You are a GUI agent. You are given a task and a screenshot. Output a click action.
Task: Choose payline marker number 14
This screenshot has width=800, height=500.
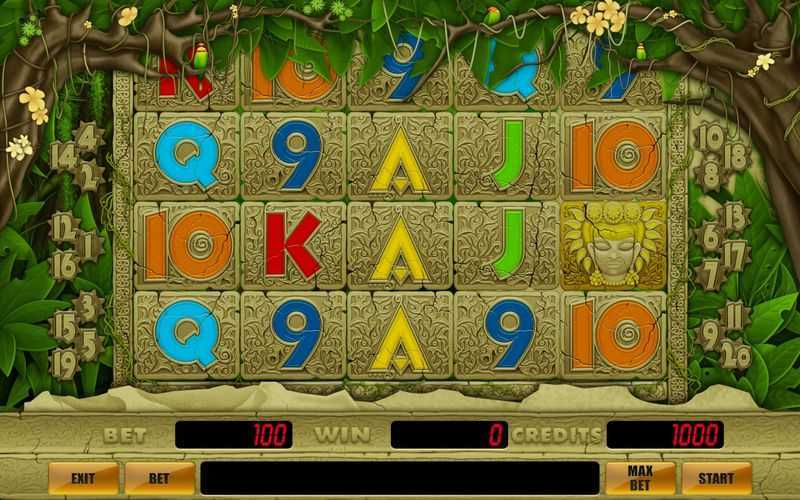[x=63, y=155]
